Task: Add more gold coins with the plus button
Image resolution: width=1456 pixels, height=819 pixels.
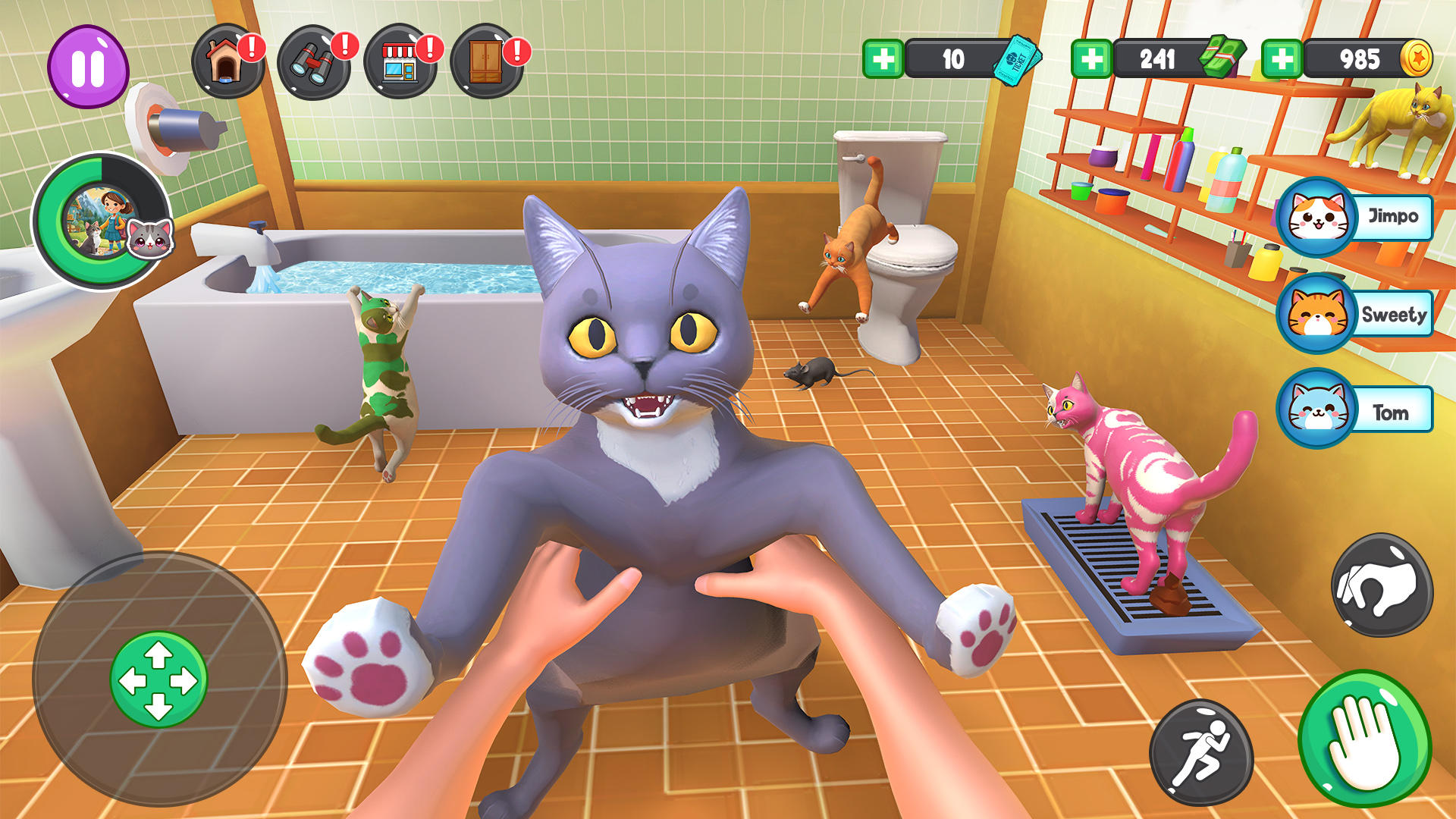Action: click(1282, 59)
